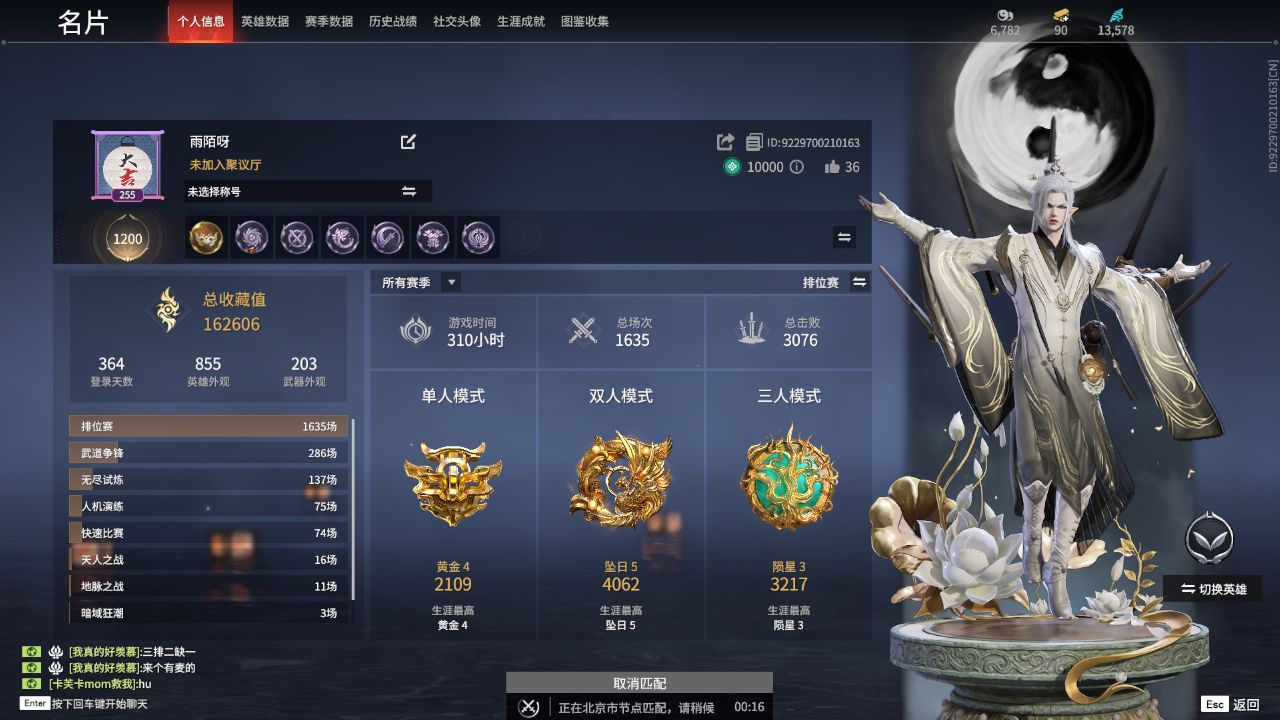The image size is (1280, 720).
Task: Click the gold ingot icon showing 90
Action: (x=1058, y=17)
